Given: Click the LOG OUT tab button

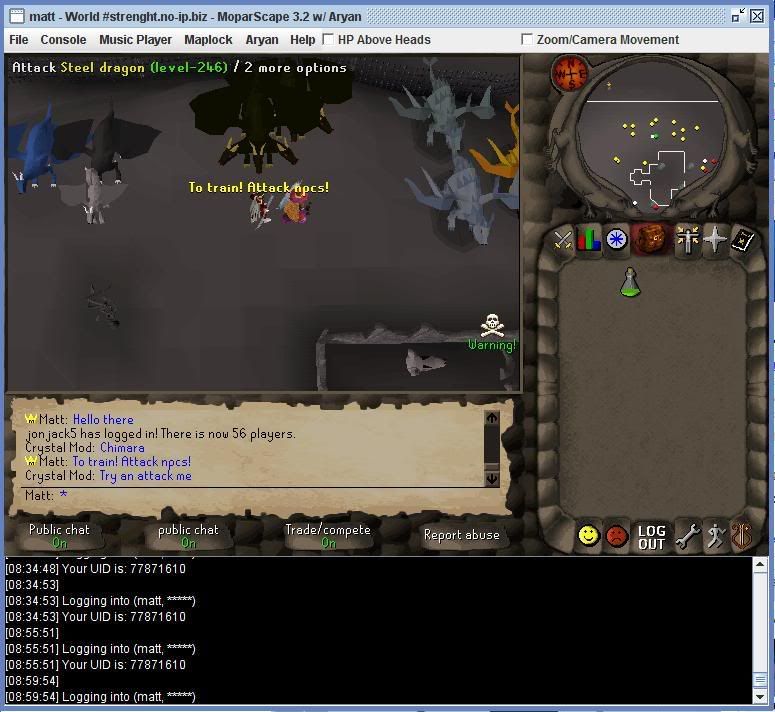Looking at the screenshot, I should [x=652, y=537].
